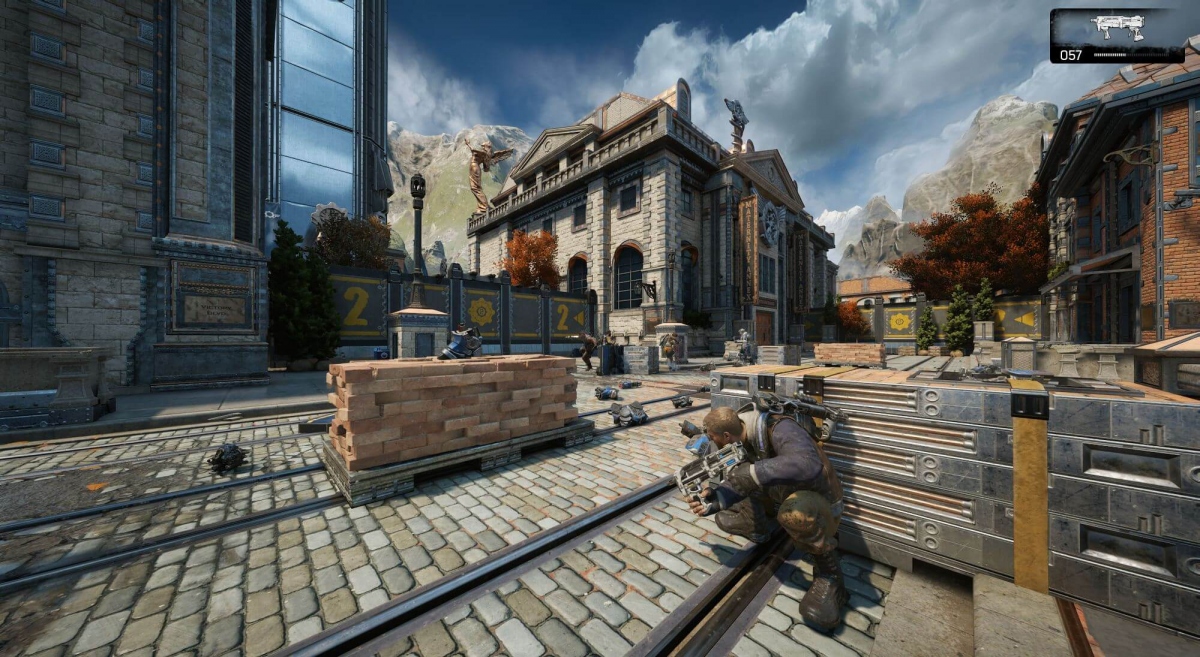The image size is (1200, 657).
Task: Select the equipped rifle weapon icon
Action: 1118,27
